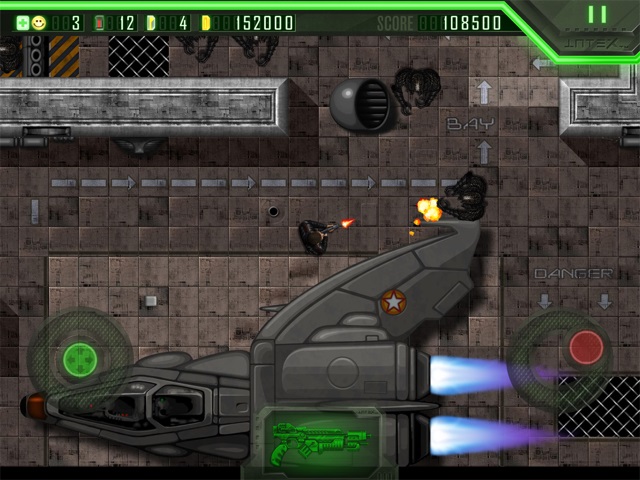The image size is (640, 480).
Task: Switch weapon via the green gun panel
Action: [319, 442]
